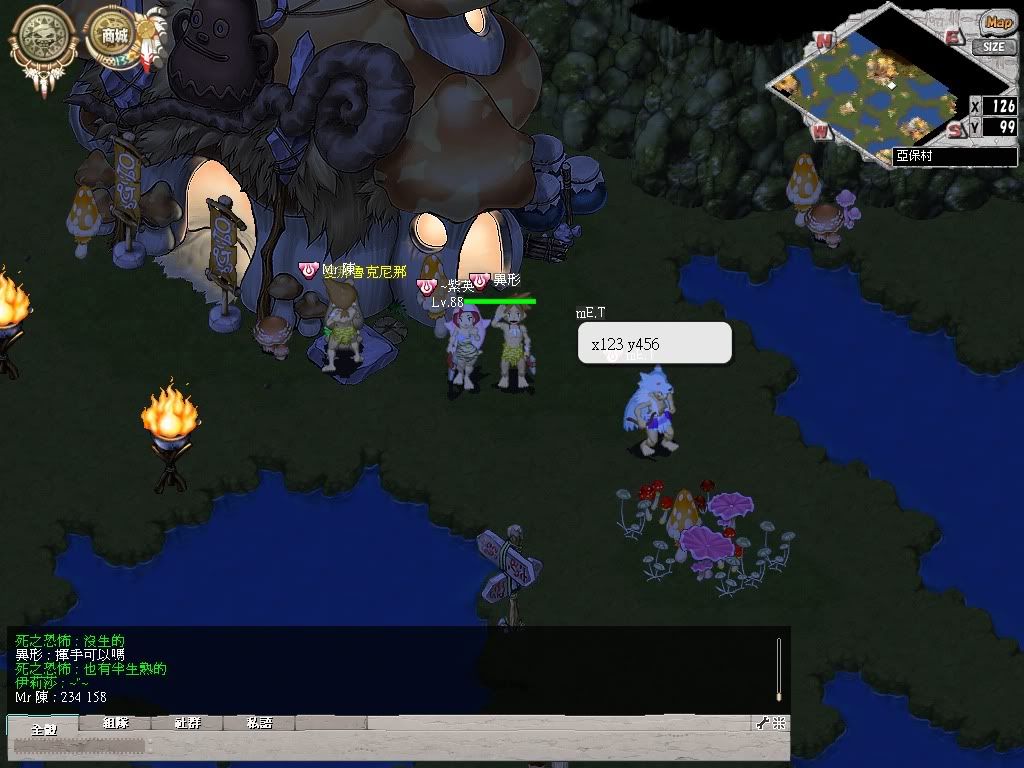Toggle minimap with the SIZE button
The width and height of the screenshot is (1024, 768).
point(992,46)
